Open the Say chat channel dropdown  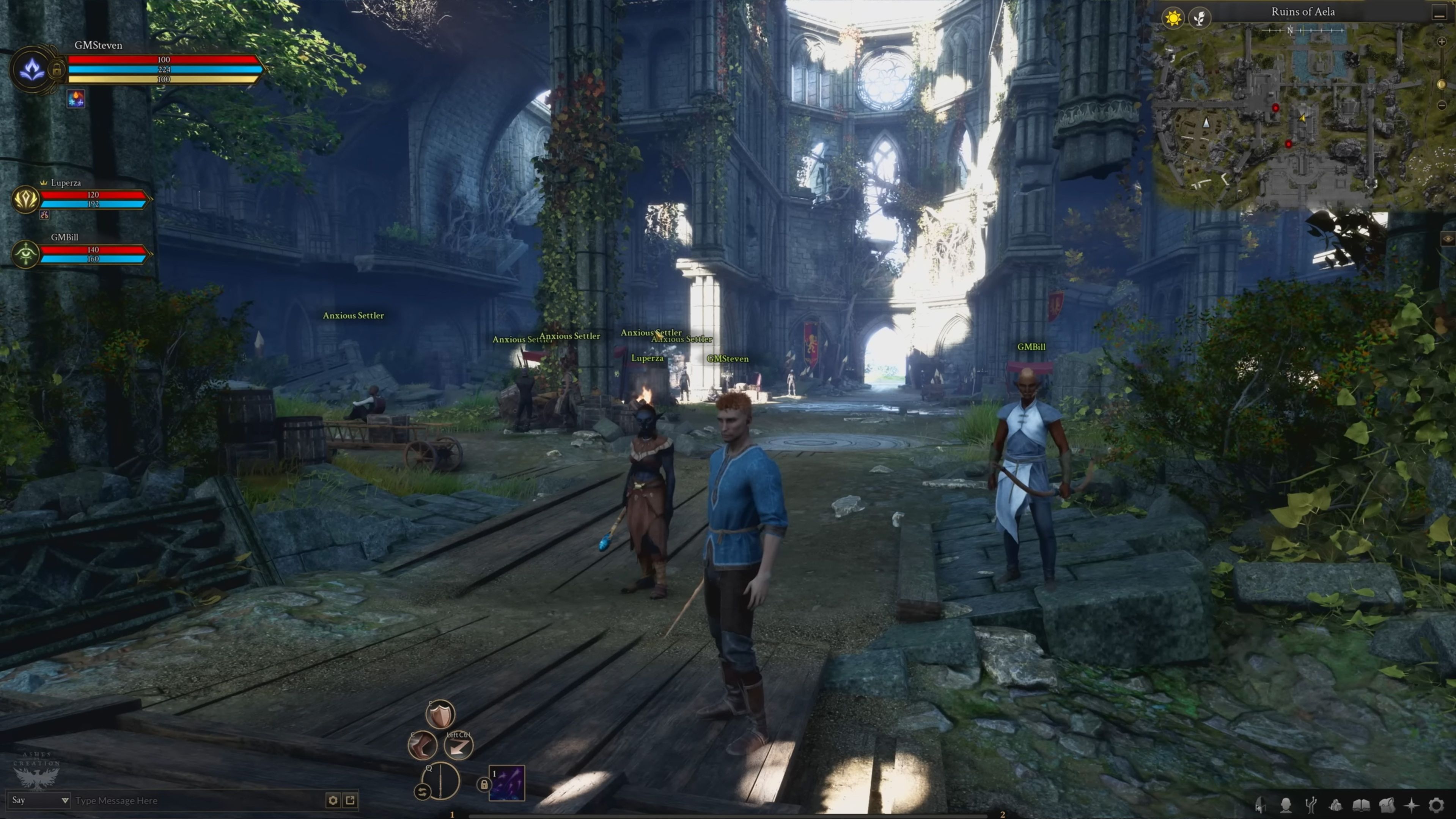pyautogui.click(x=39, y=800)
